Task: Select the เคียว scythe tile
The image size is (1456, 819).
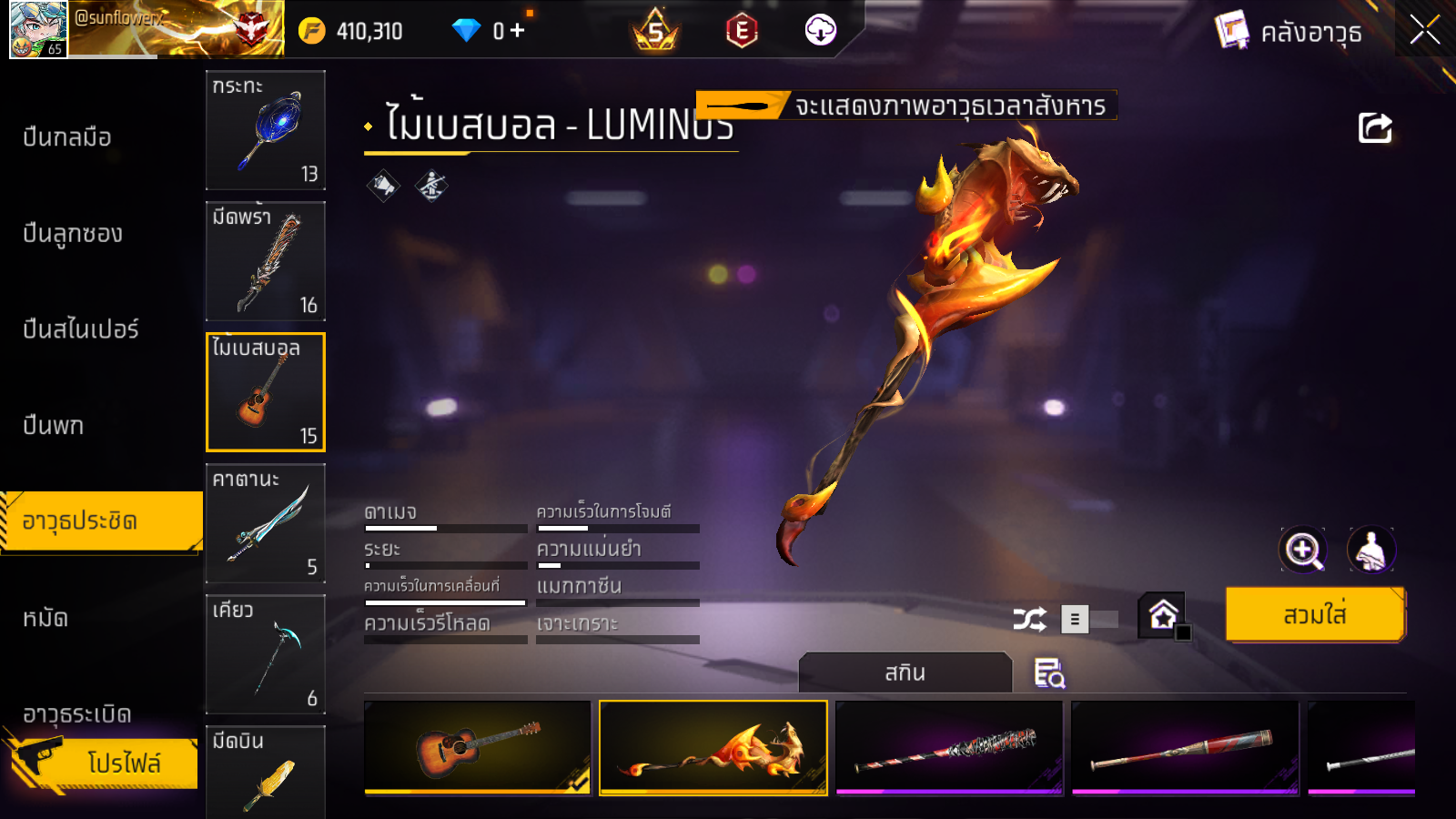Action: click(266, 654)
